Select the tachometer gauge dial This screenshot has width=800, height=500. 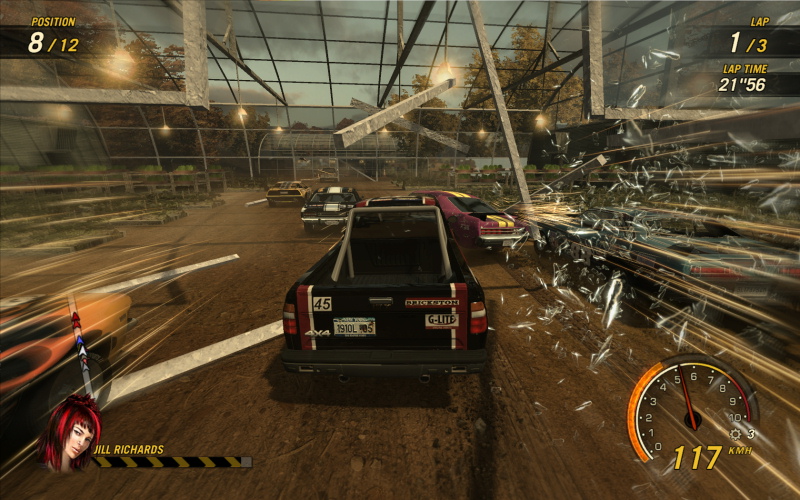click(x=689, y=404)
